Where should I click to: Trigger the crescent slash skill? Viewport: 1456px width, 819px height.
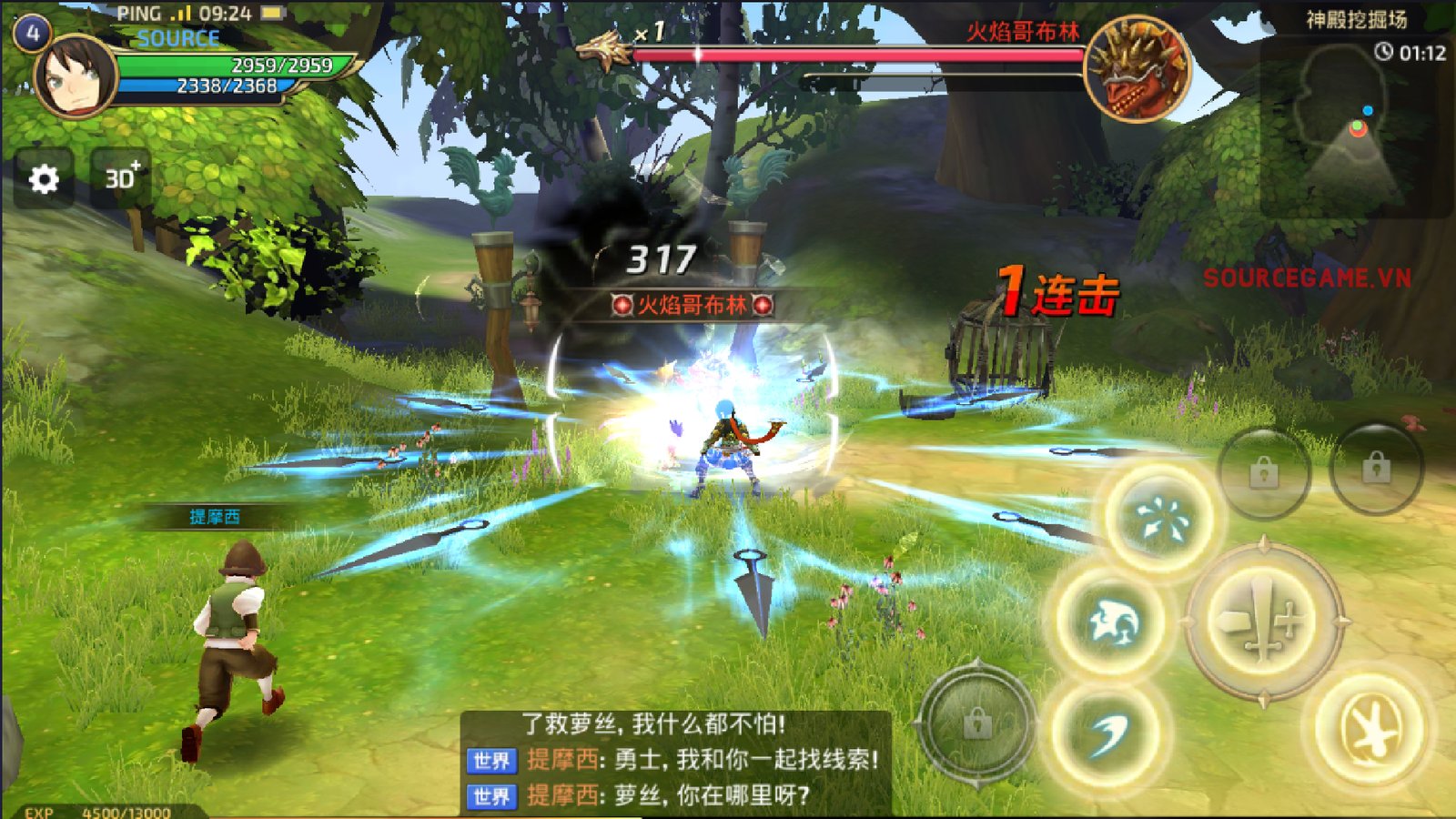coord(1110,733)
